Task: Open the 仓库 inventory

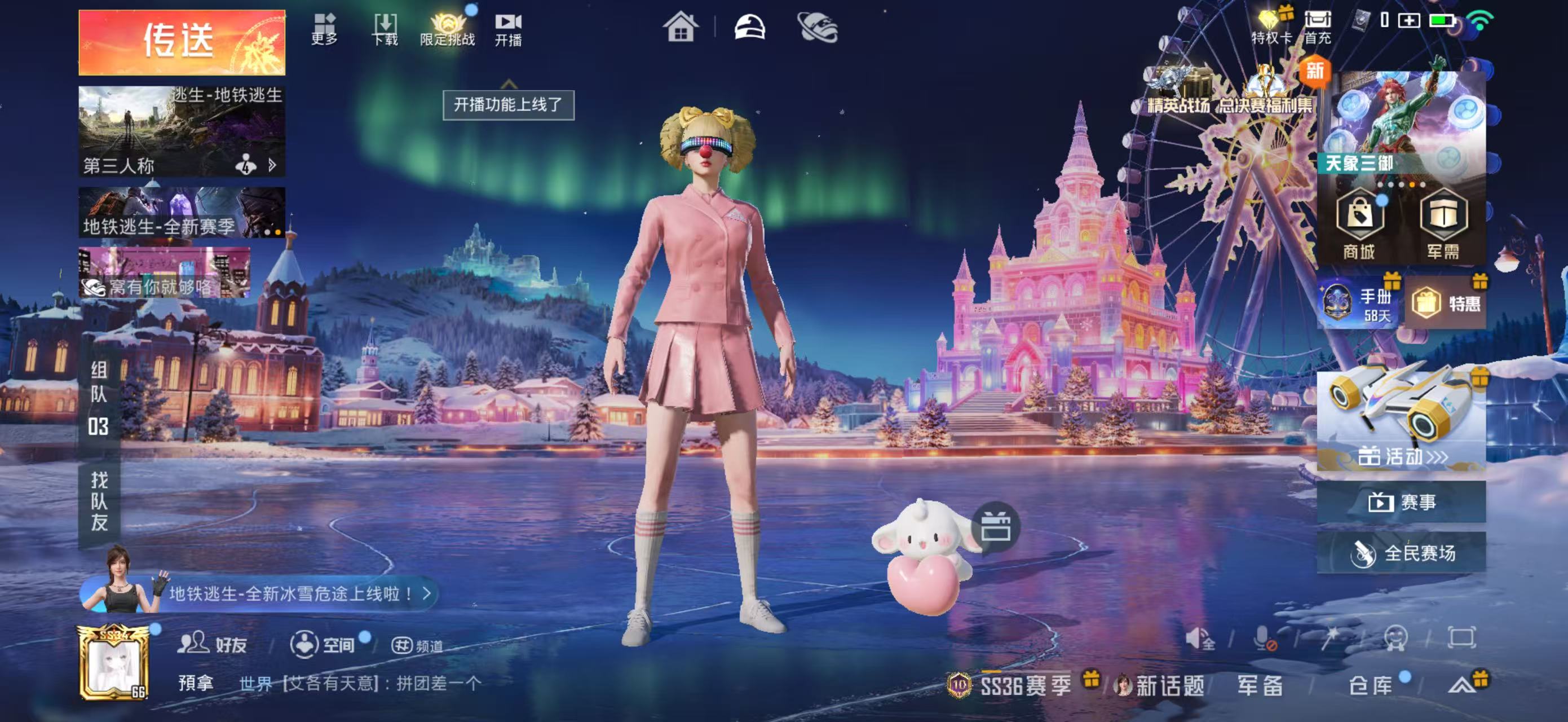Action: [1370, 685]
